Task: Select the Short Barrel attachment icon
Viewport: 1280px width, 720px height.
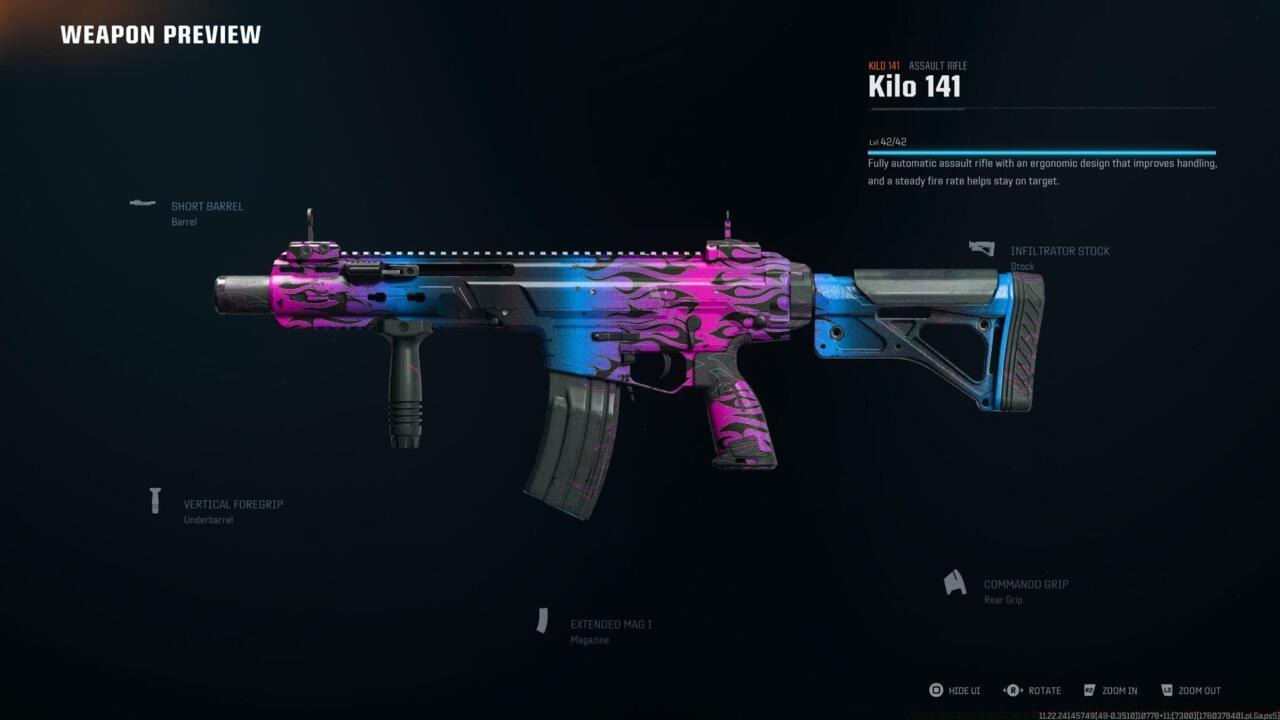Action: click(x=140, y=204)
